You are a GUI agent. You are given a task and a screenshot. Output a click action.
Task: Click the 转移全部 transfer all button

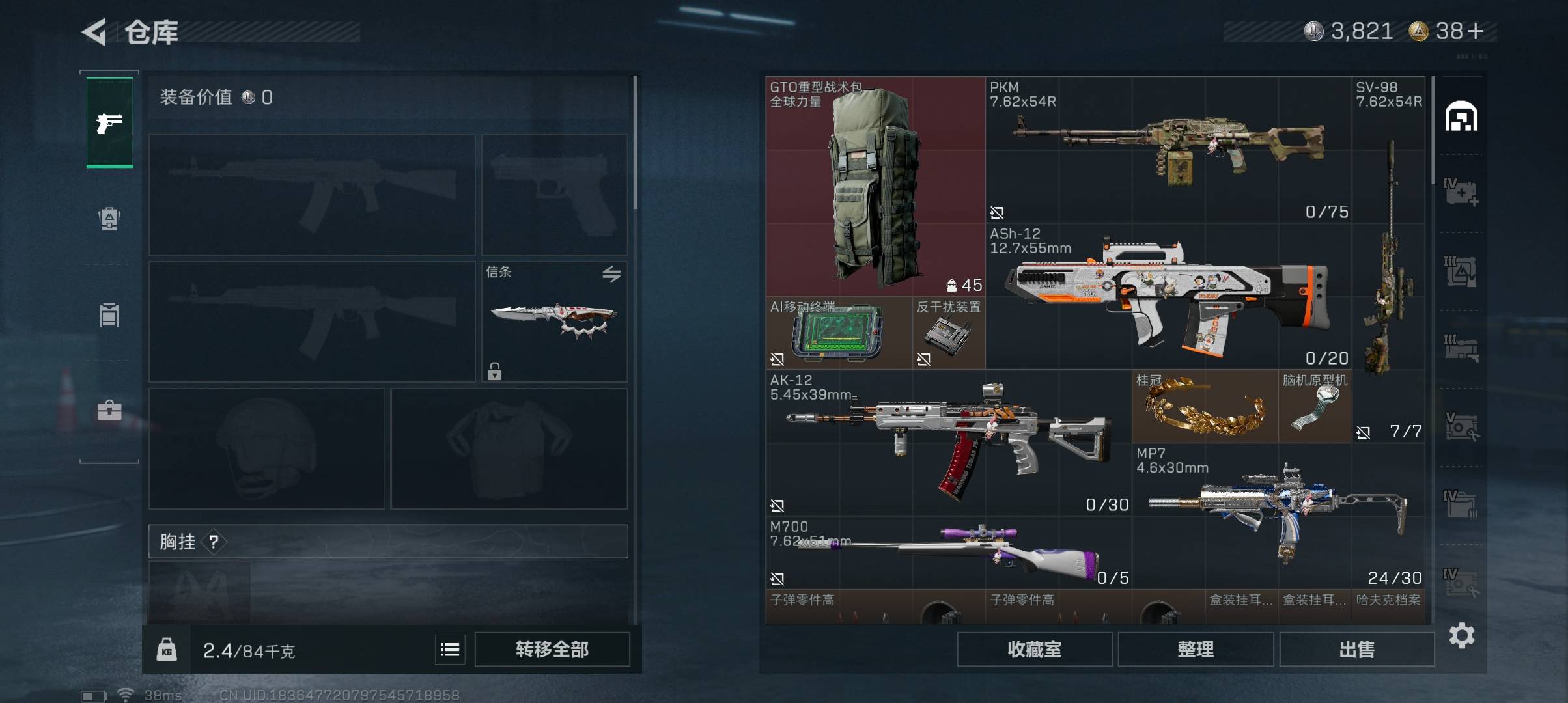552,649
